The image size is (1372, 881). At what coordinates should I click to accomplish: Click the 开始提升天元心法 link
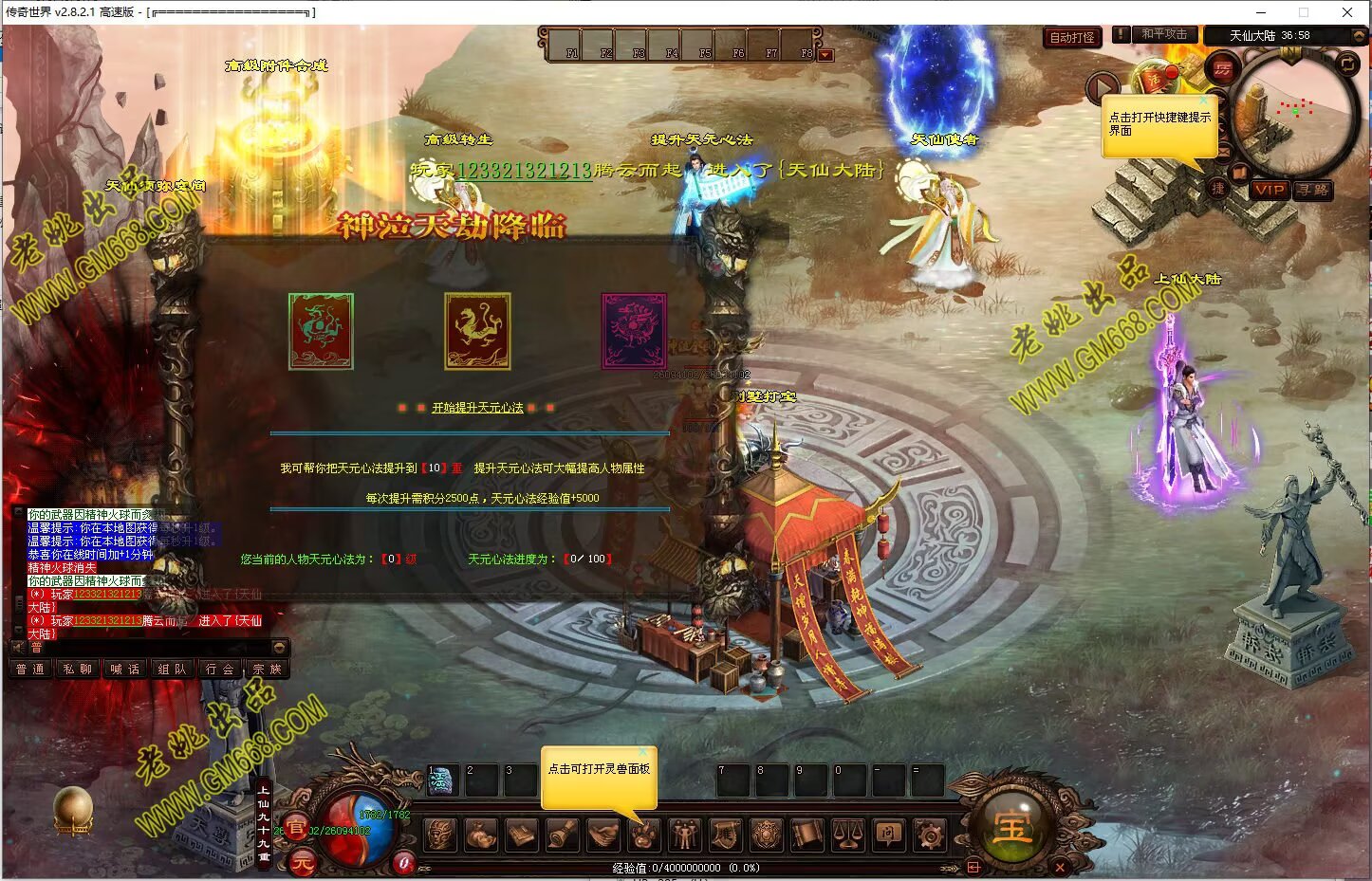(x=477, y=408)
